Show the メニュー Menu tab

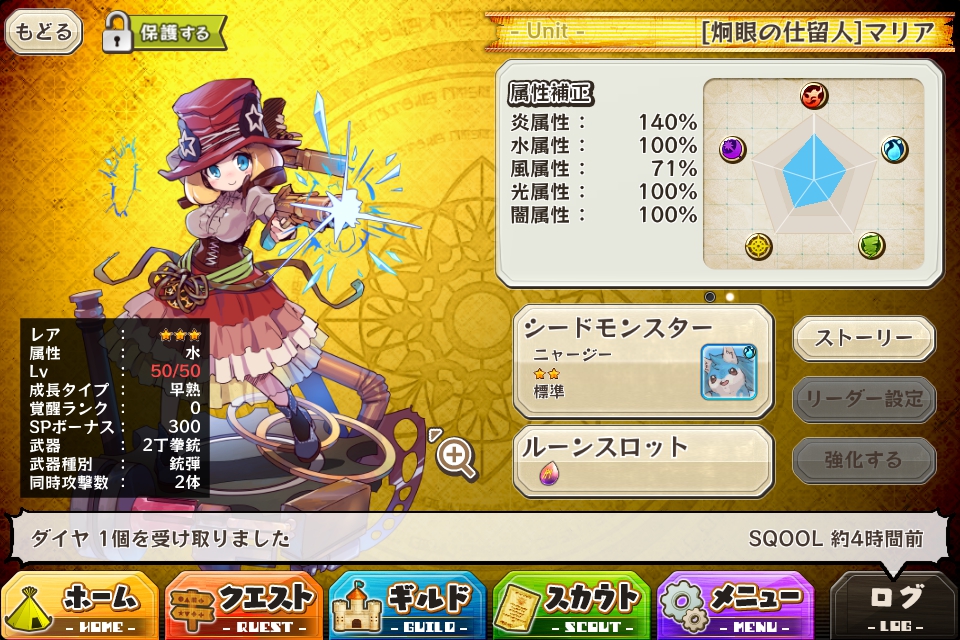735,605
